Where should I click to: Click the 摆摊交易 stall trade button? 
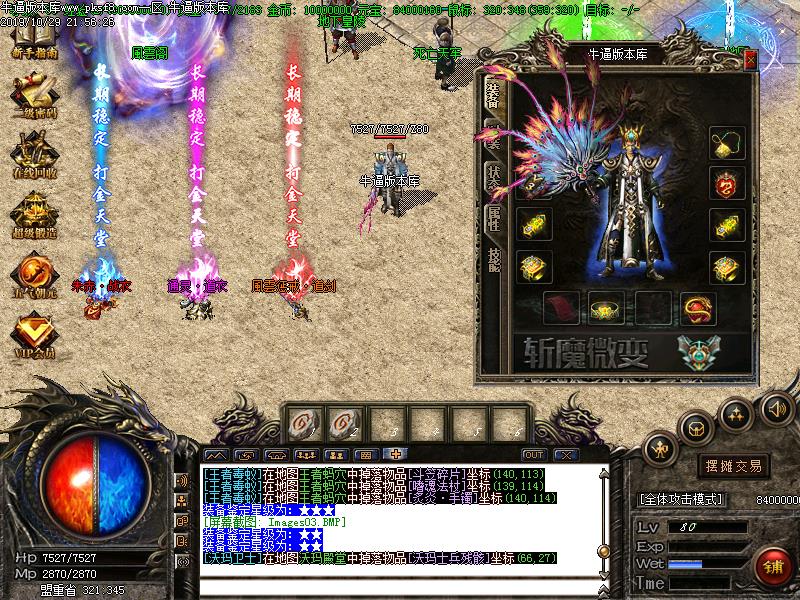pos(733,466)
